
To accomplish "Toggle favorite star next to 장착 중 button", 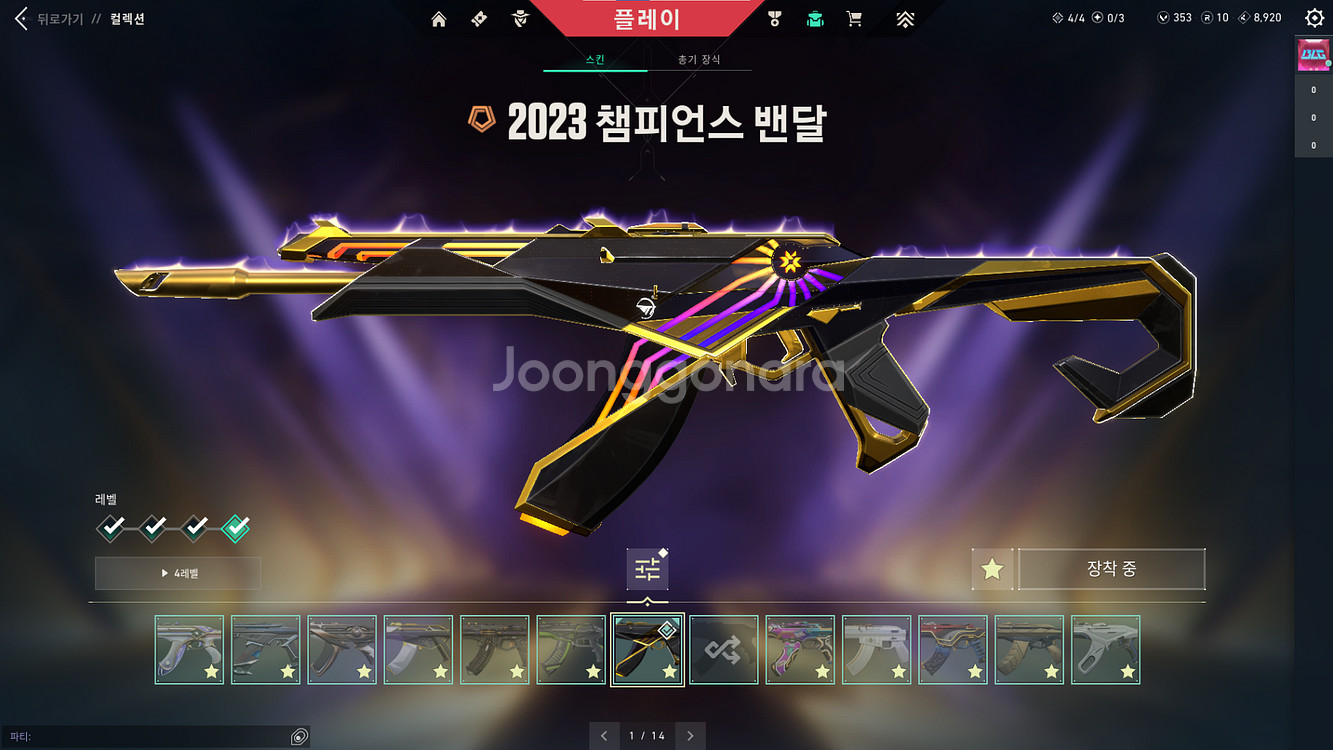I will tap(991, 569).
